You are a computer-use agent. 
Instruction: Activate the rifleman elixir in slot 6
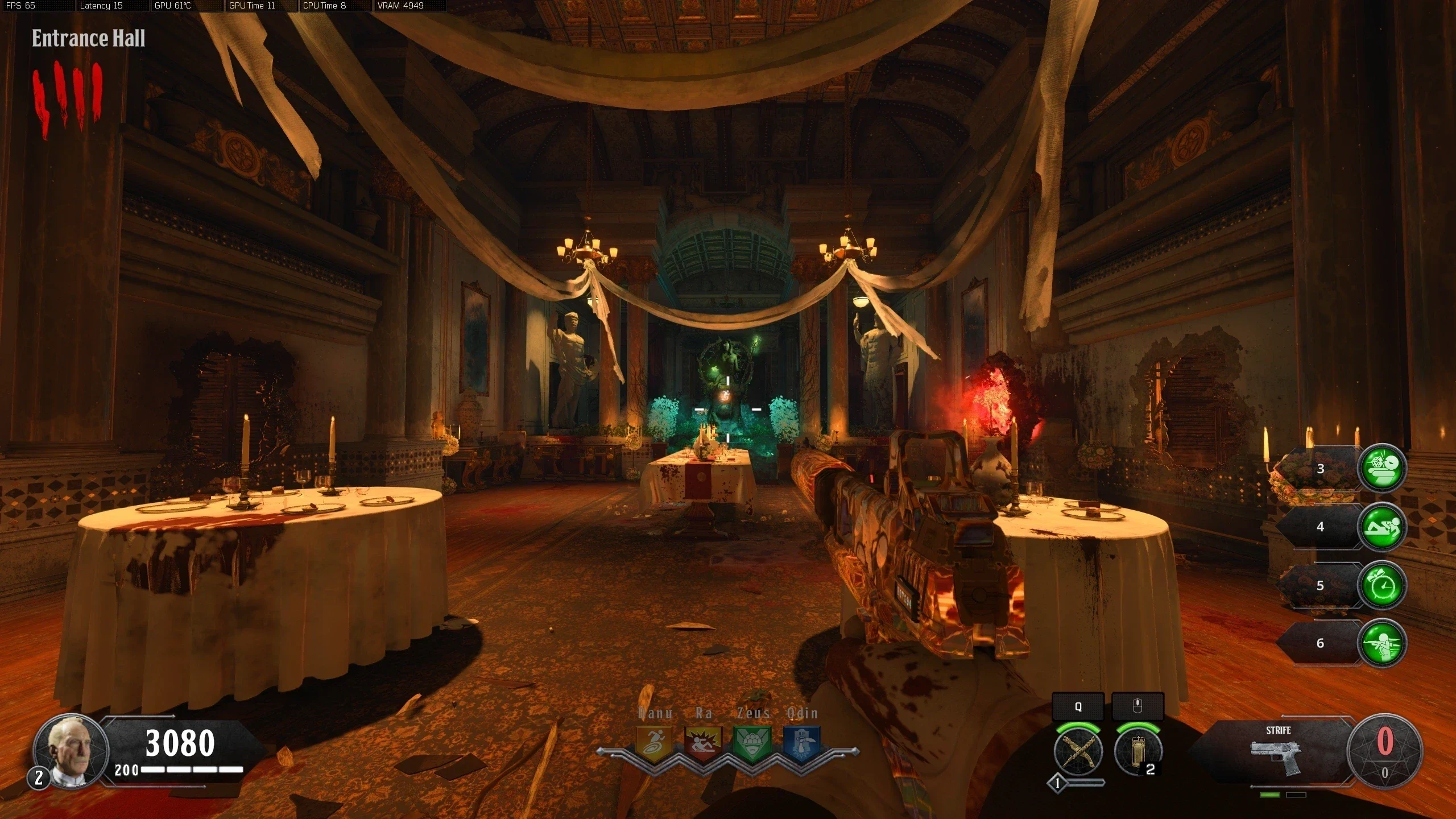[x=1381, y=643]
